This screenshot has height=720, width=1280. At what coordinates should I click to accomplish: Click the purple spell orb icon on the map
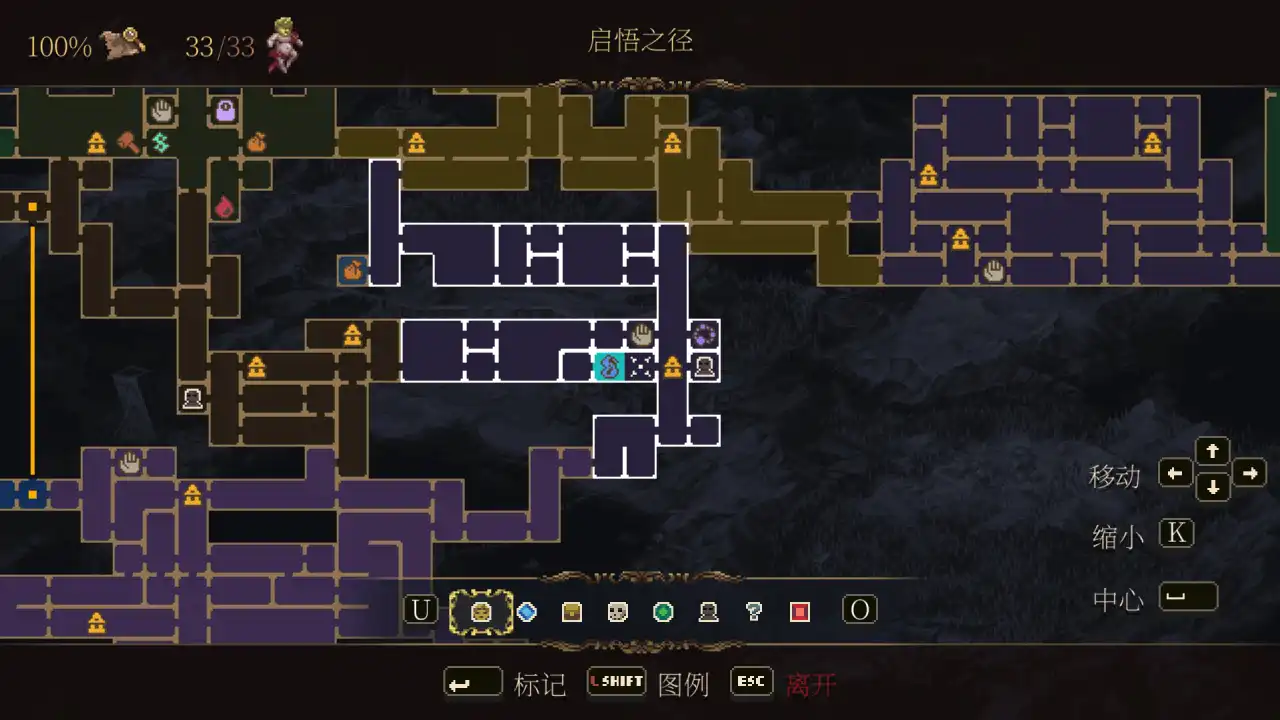(x=704, y=336)
